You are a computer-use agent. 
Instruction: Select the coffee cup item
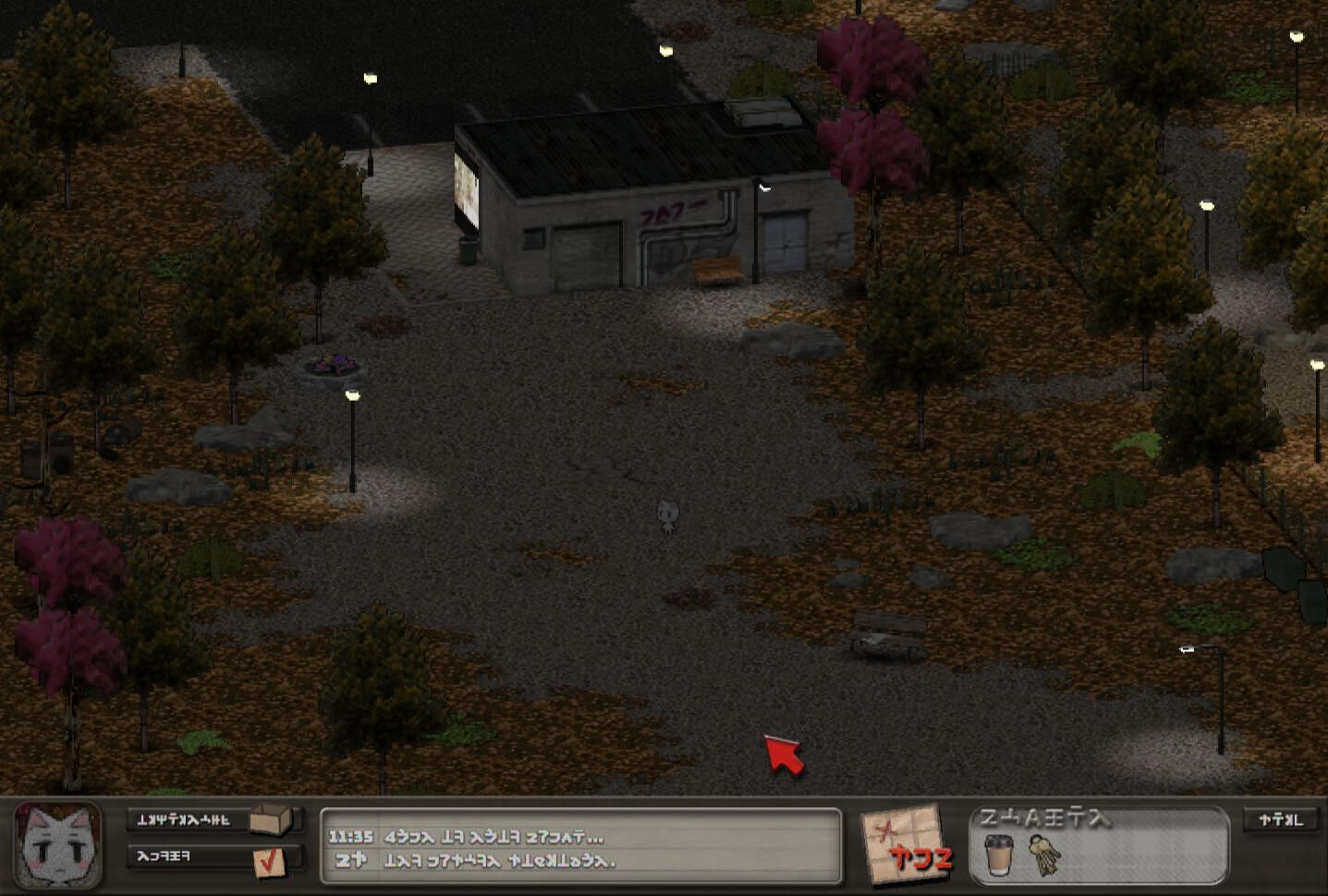[x=998, y=854]
